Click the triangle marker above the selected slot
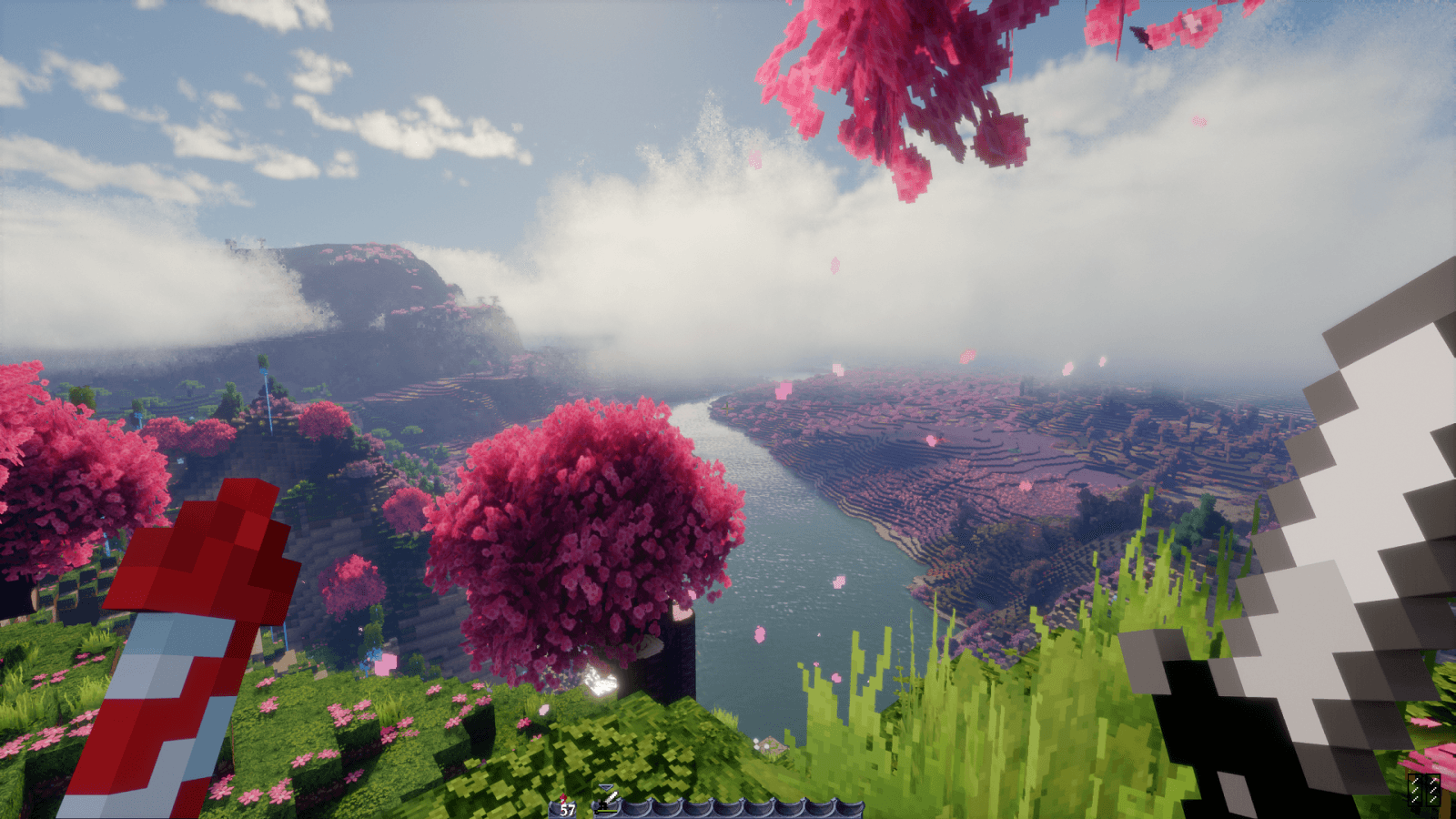This screenshot has width=1456, height=819. [606, 786]
